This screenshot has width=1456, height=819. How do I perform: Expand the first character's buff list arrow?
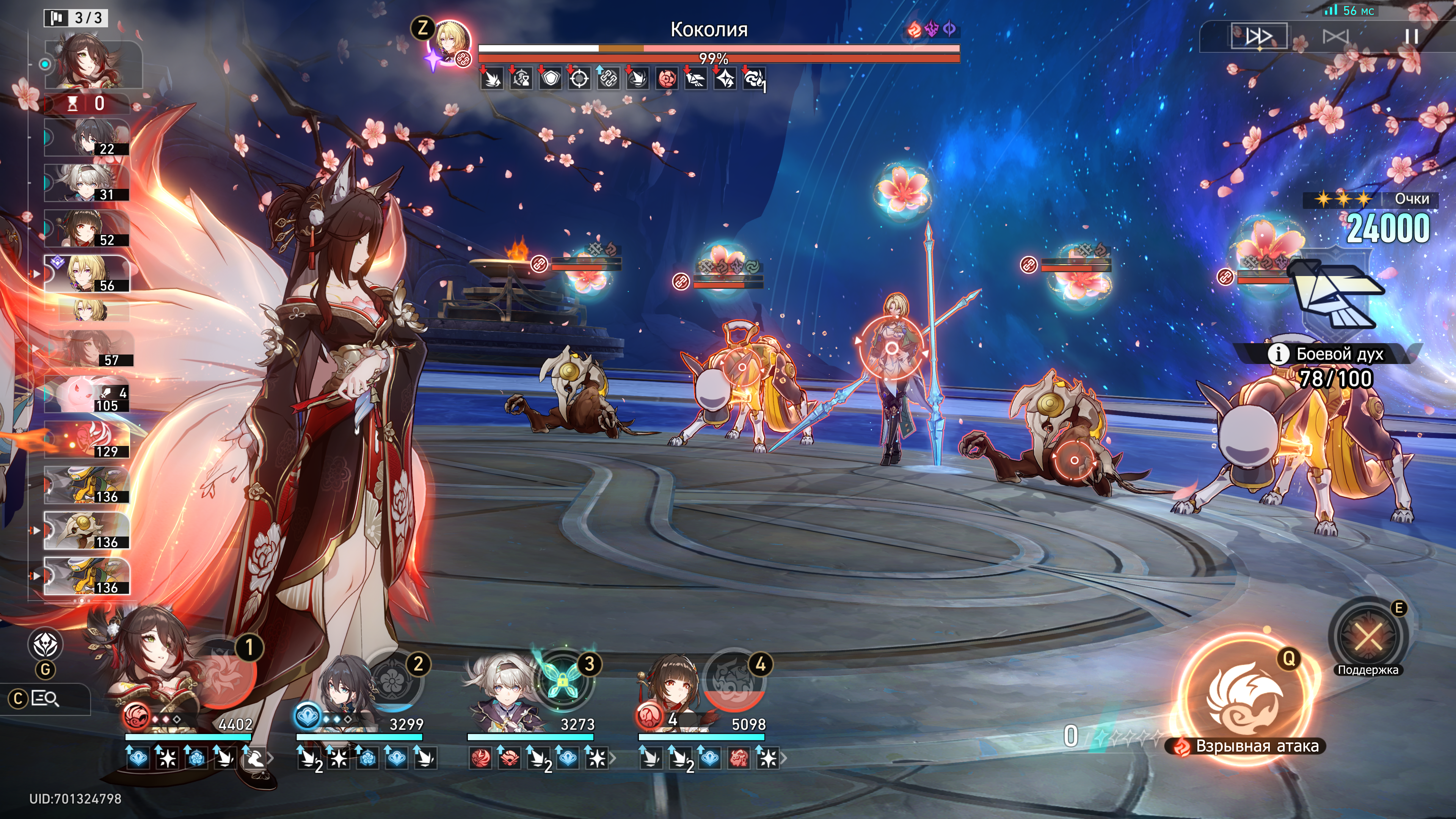pos(271,758)
